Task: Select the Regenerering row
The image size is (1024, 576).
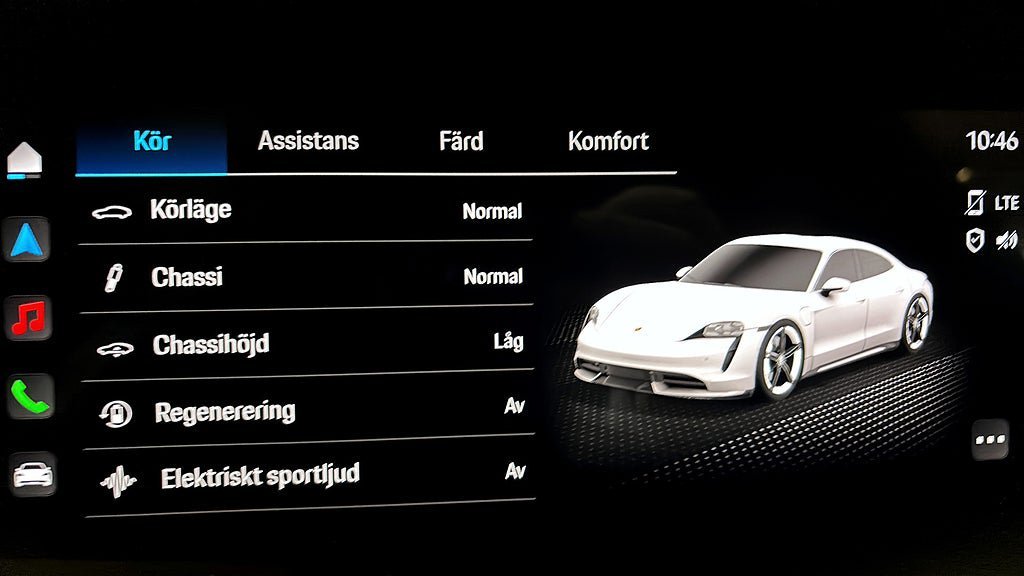Action: pyautogui.click(x=306, y=411)
